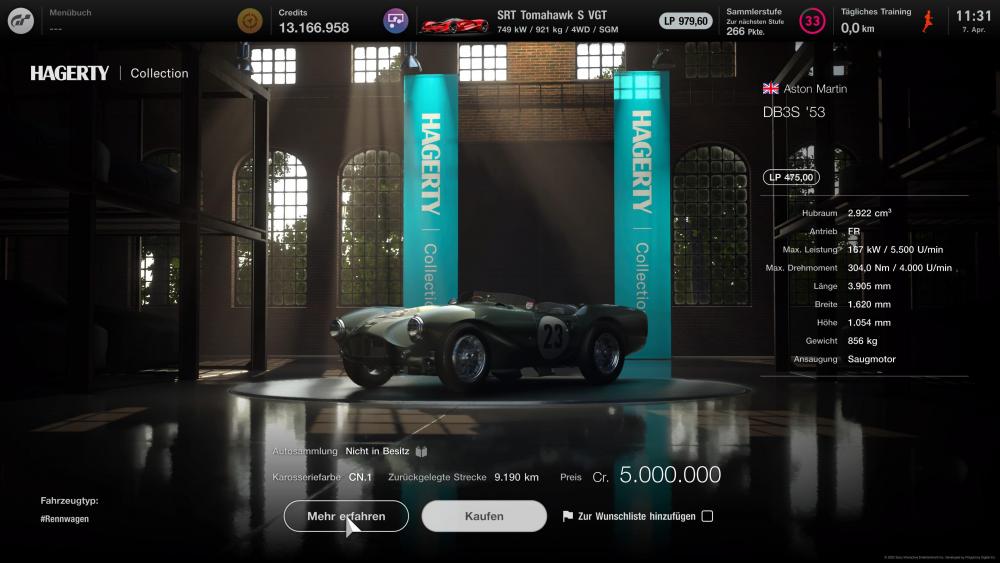The width and height of the screenshot is (1000, 563).
Task: Tick the Zur Wunschliste hinzufügen checkbox
Action: click(707, 516)
